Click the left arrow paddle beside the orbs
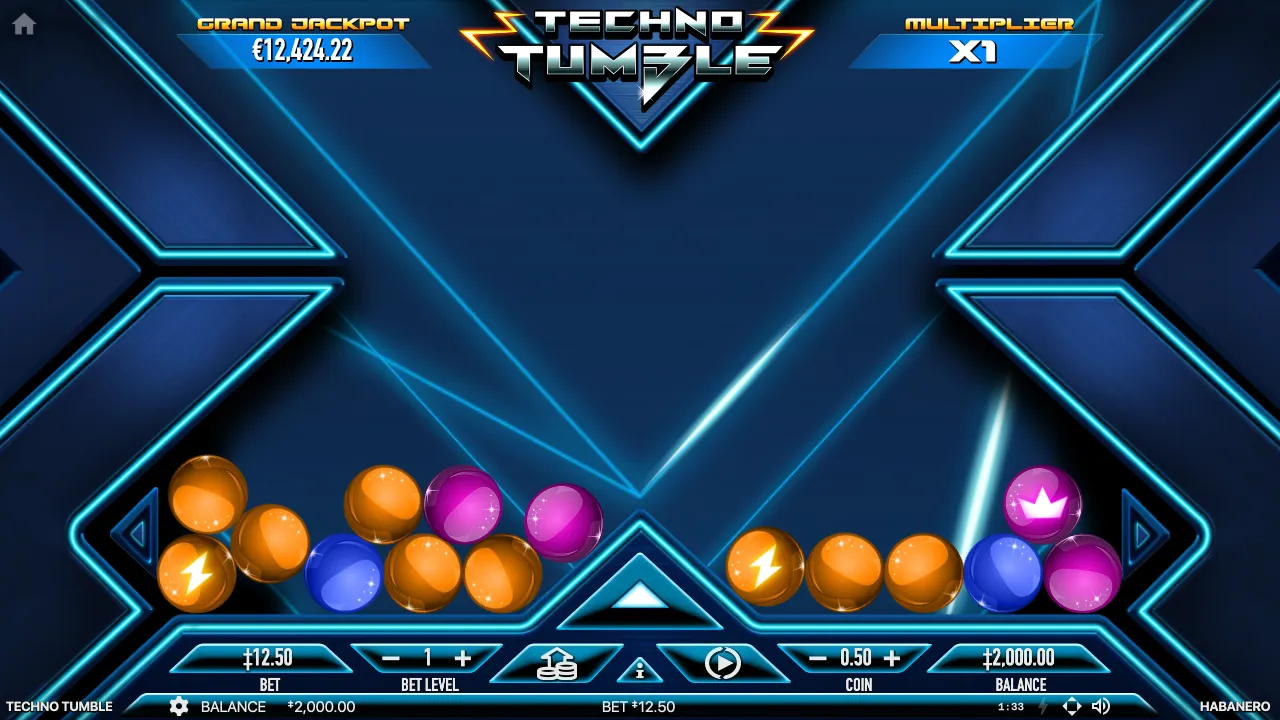1280x720 pixels. pyautogui.click(x=137, y=535)
